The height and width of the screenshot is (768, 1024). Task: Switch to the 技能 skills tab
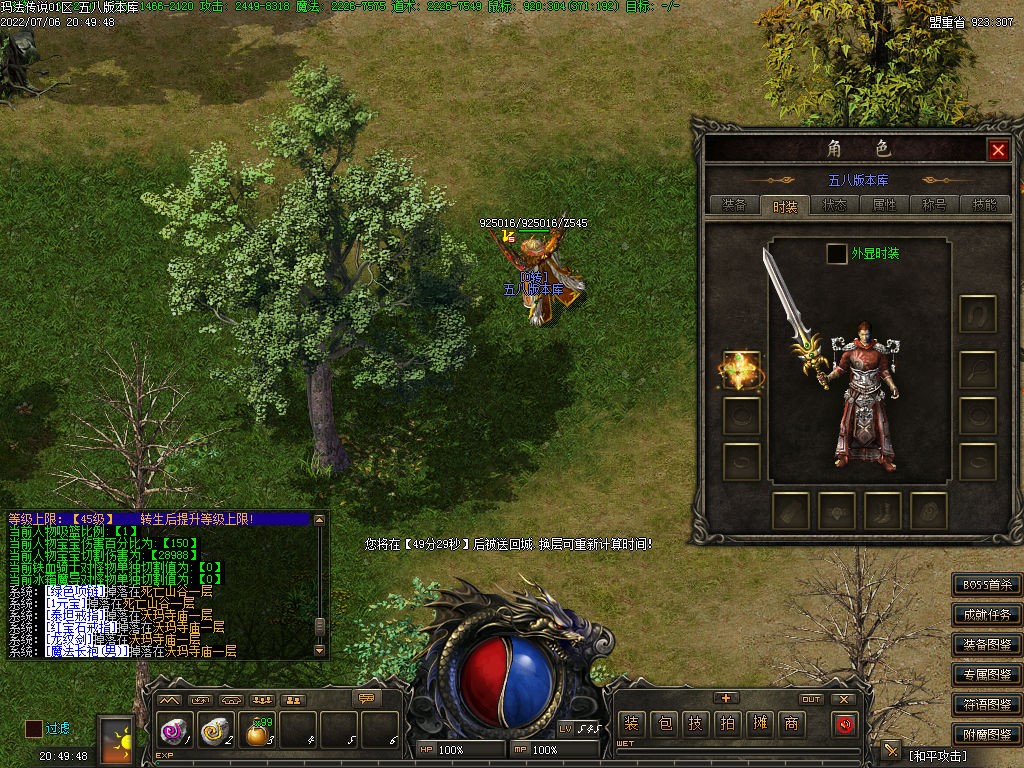coord(984,205)
